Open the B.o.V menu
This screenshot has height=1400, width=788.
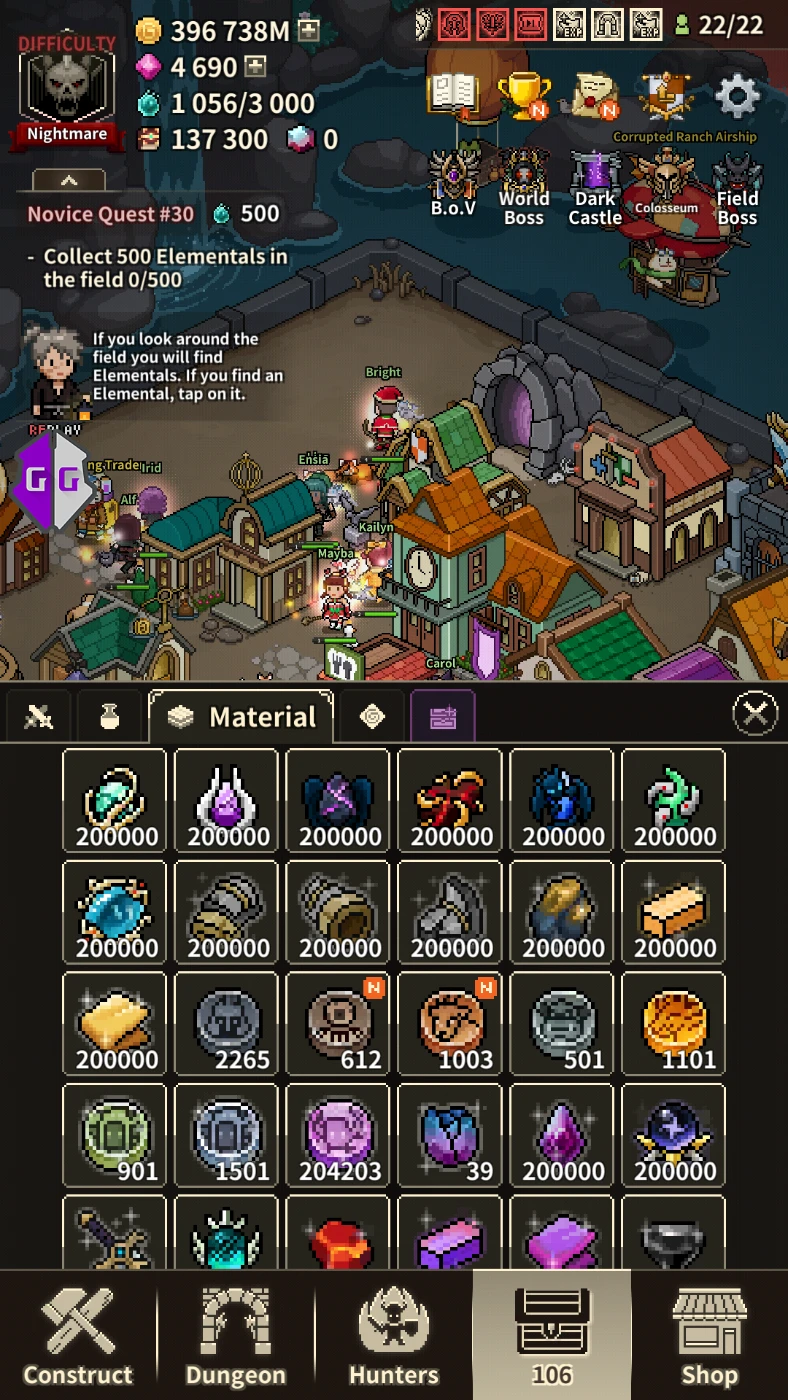(453, 187)
